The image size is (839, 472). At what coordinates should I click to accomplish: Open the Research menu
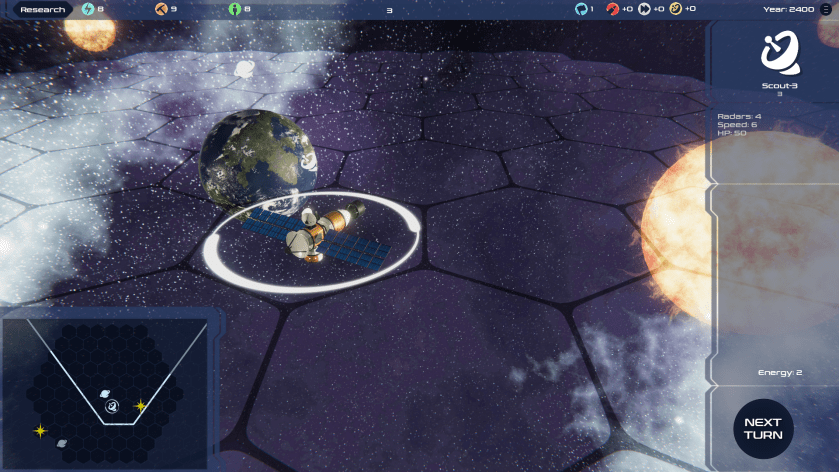tap(43, 9)
